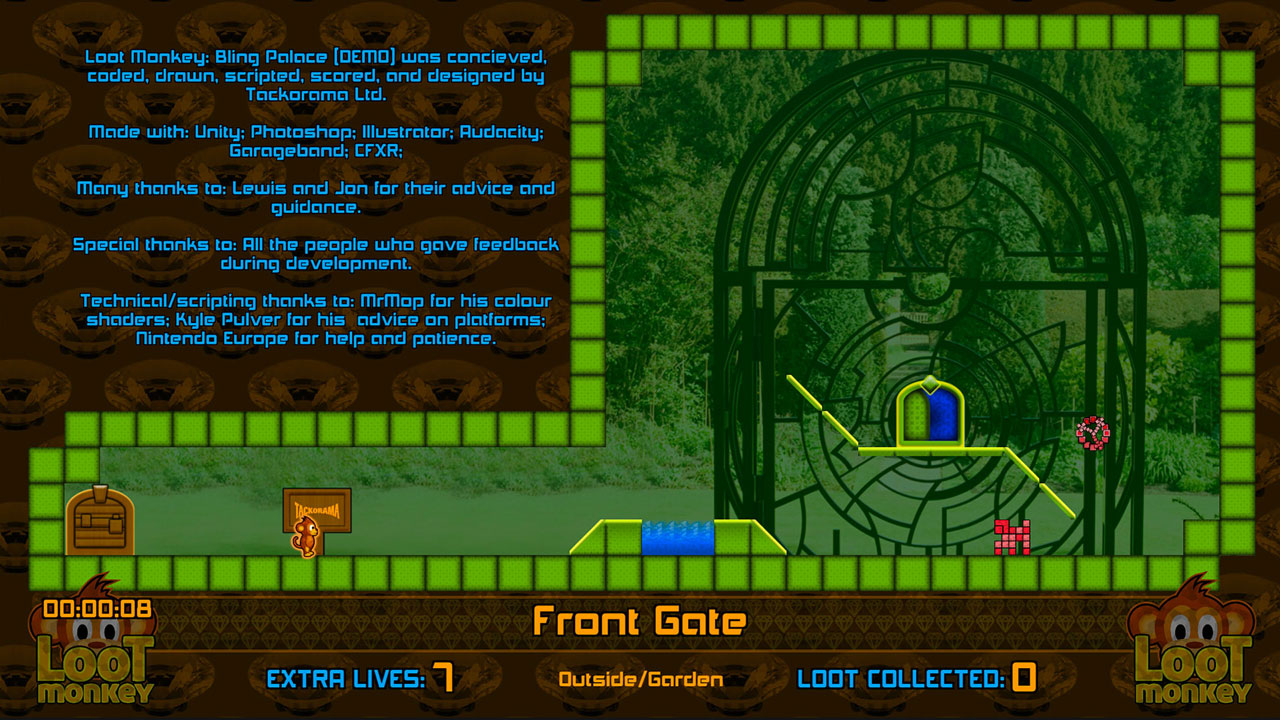
Task: Click the red loot blocks stack
Action: [1011, 535]
